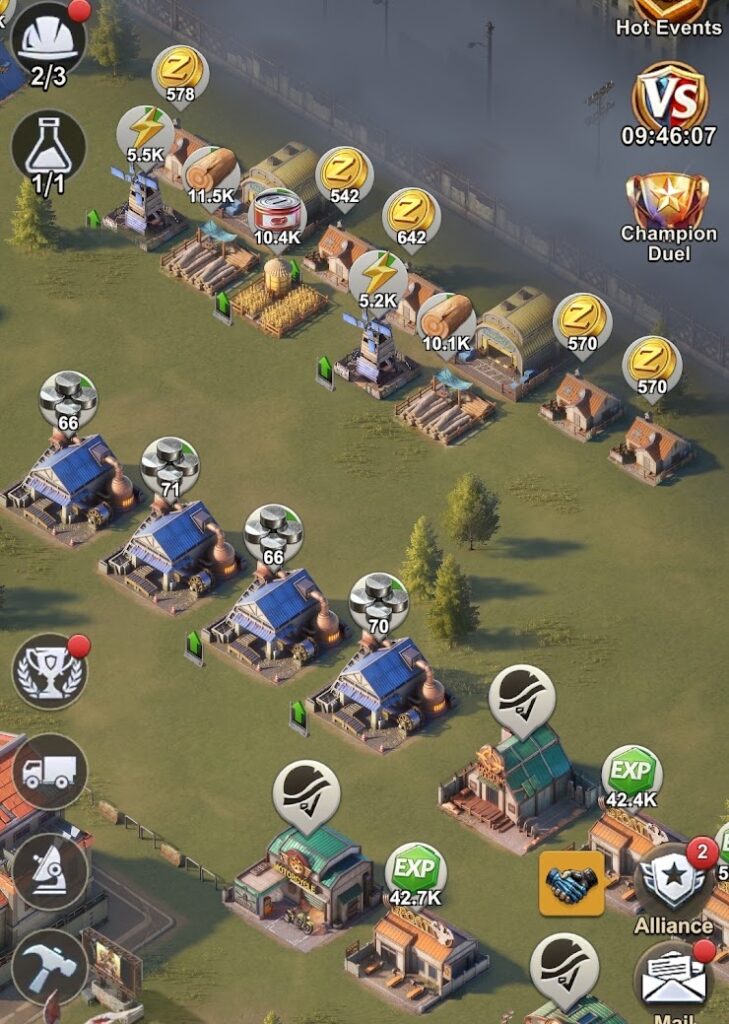The image size is (729, 1024).
Task: Open the trophy laurel icon
Action: [49, 671]
